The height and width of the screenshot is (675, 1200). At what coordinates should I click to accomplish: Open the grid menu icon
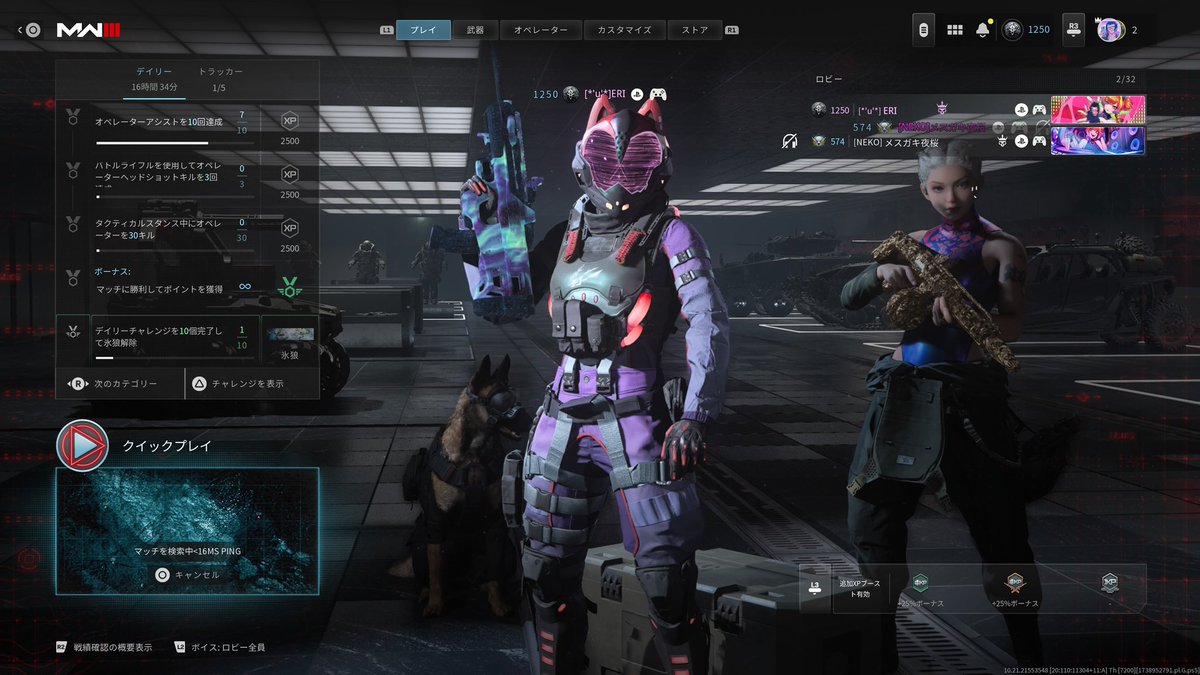(x=954, y=30)
